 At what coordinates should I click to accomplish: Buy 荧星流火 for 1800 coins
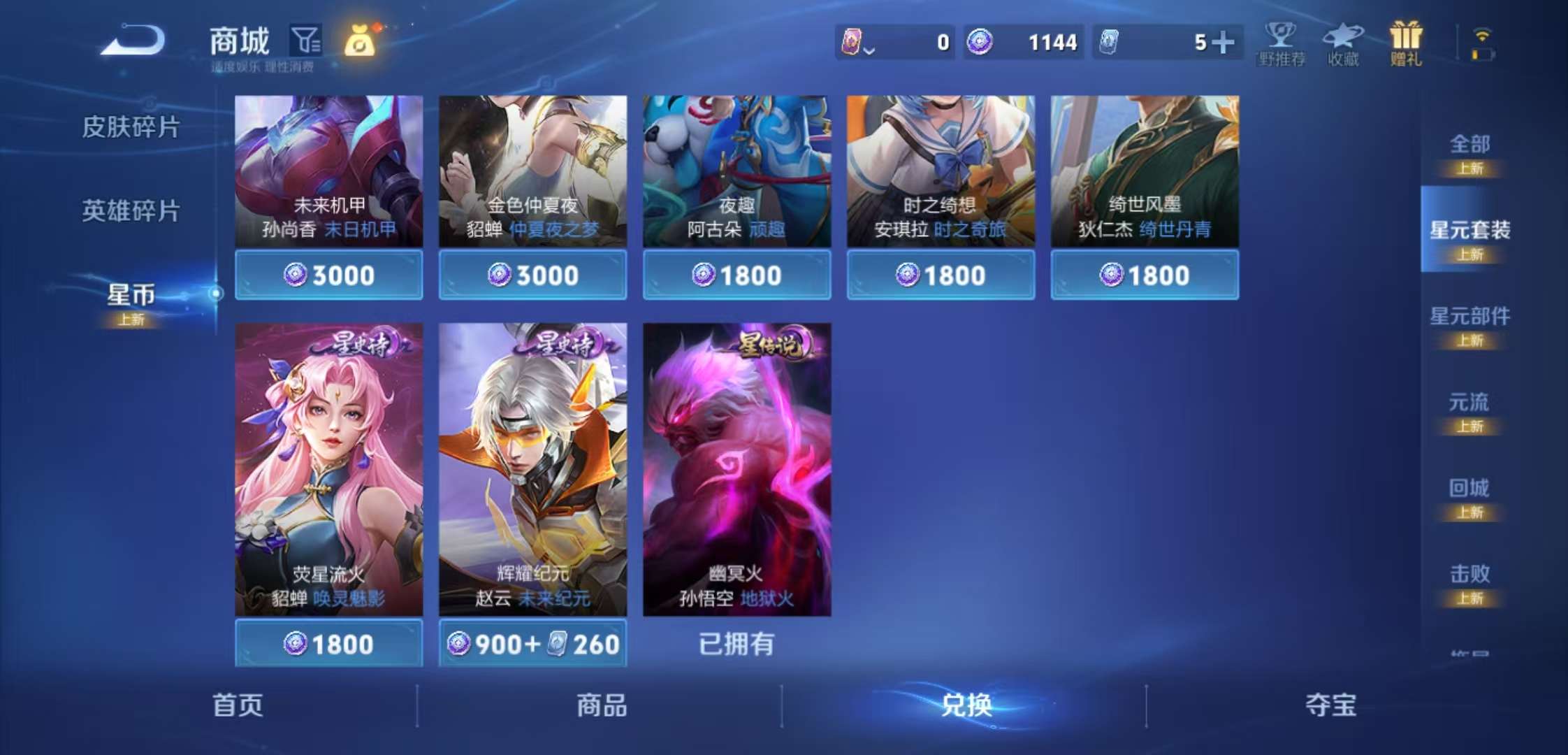click(x=328, y=643)
